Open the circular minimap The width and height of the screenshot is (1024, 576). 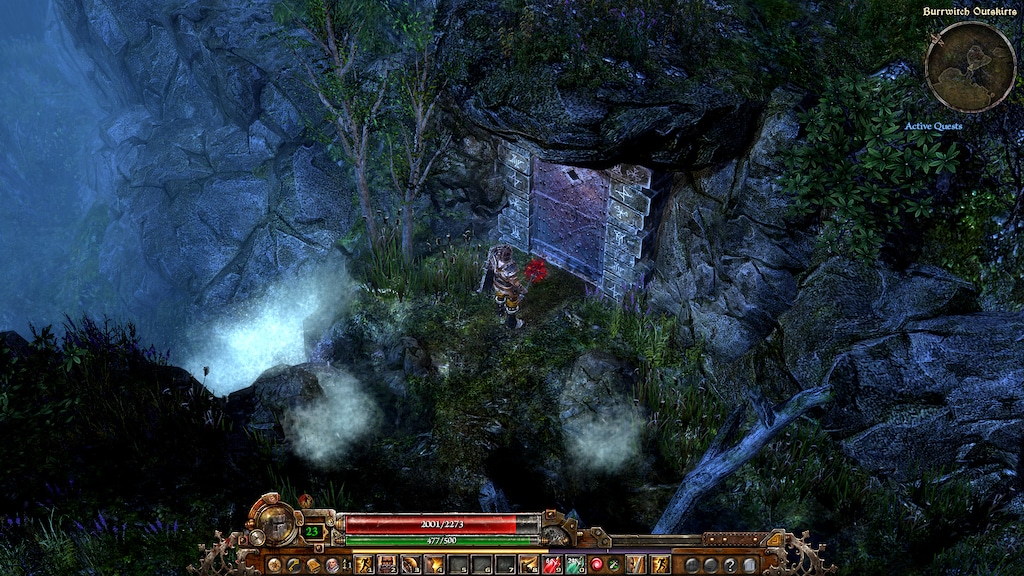[970, 67]
